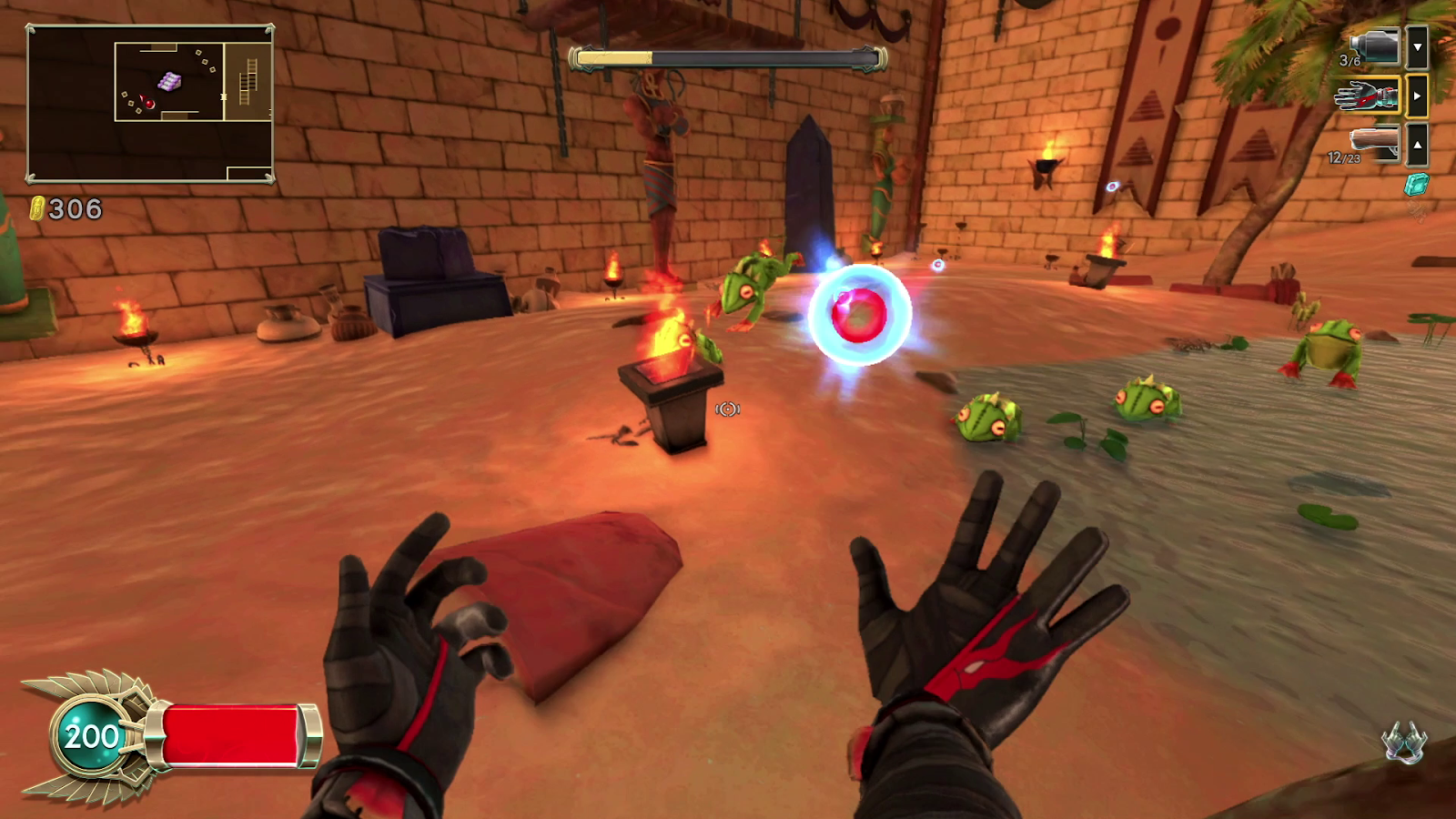Viewport: 1456px width, 819px height.
Task: Click the crosshair reticle near the pedestal
Action: pyautogui.click(x=726, y=409)
